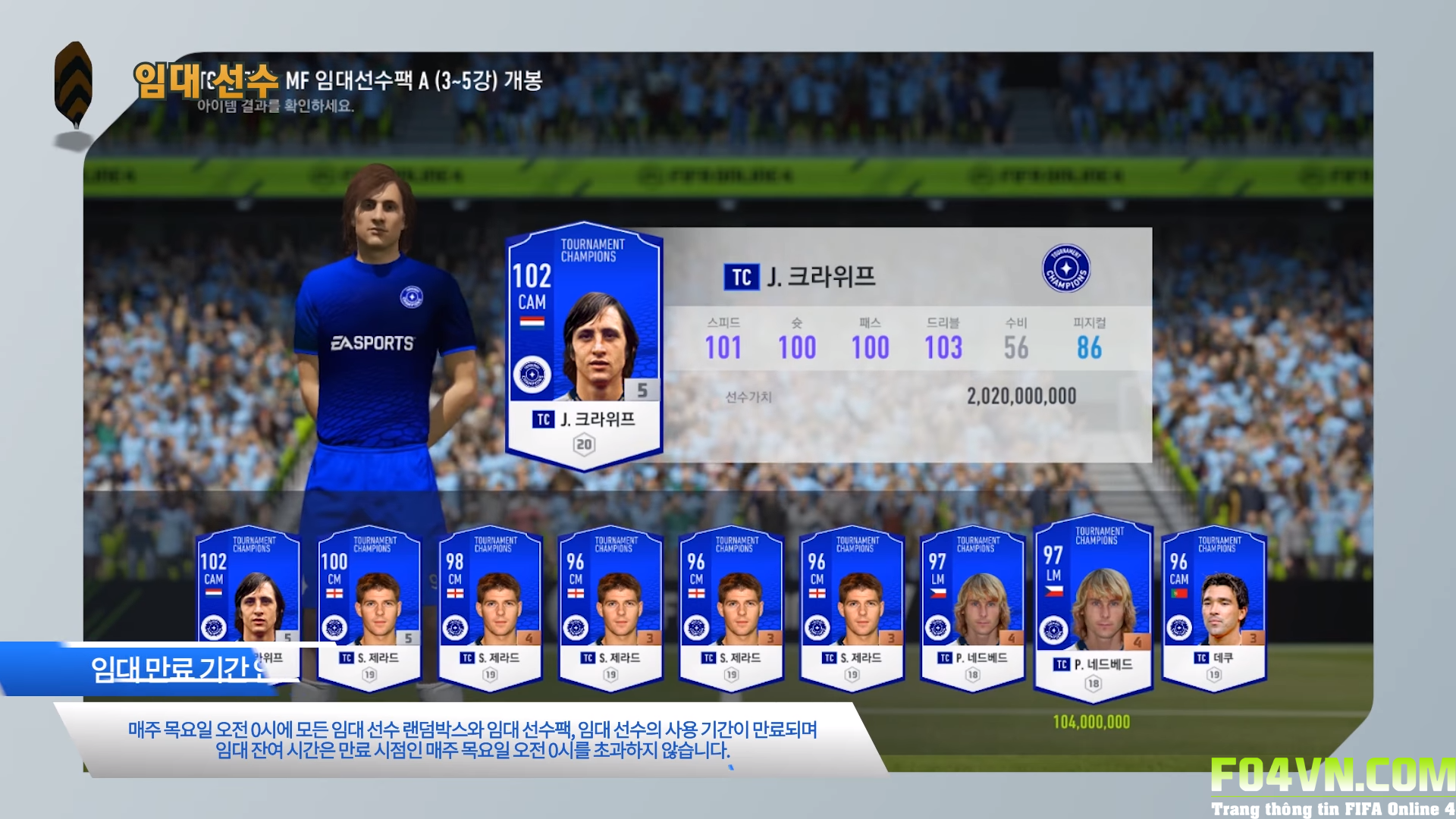Choose the Gerrard 98 CM card

coord(490,607)
